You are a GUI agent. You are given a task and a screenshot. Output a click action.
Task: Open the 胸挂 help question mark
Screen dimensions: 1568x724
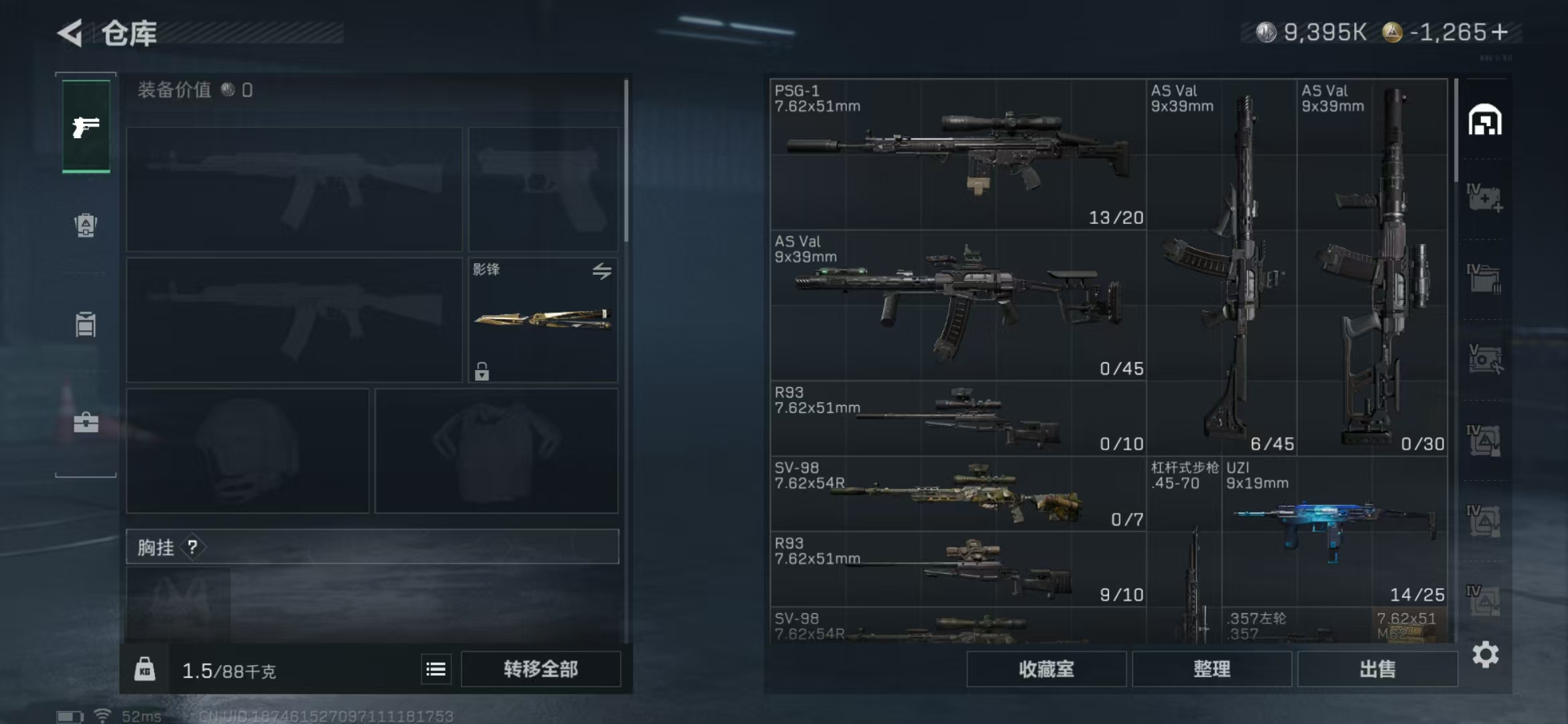tap(192, 547)
